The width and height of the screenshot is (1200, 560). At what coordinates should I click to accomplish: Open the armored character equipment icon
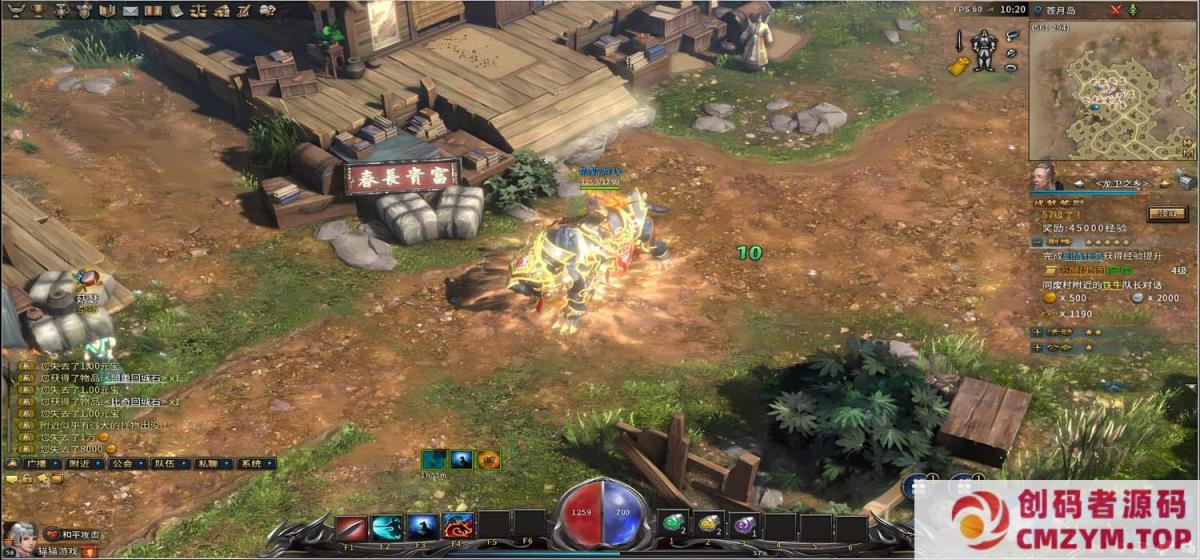[985, 50]
